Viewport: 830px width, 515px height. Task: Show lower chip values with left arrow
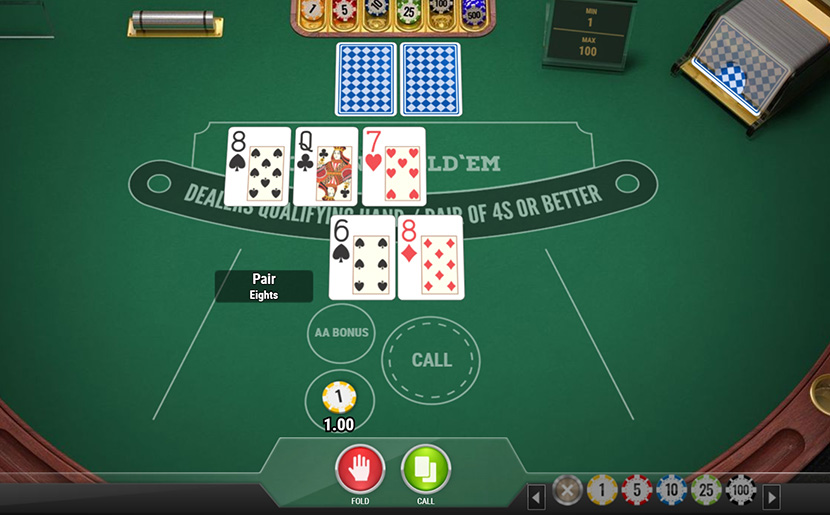pyautogui.click(x=537, y=496)
